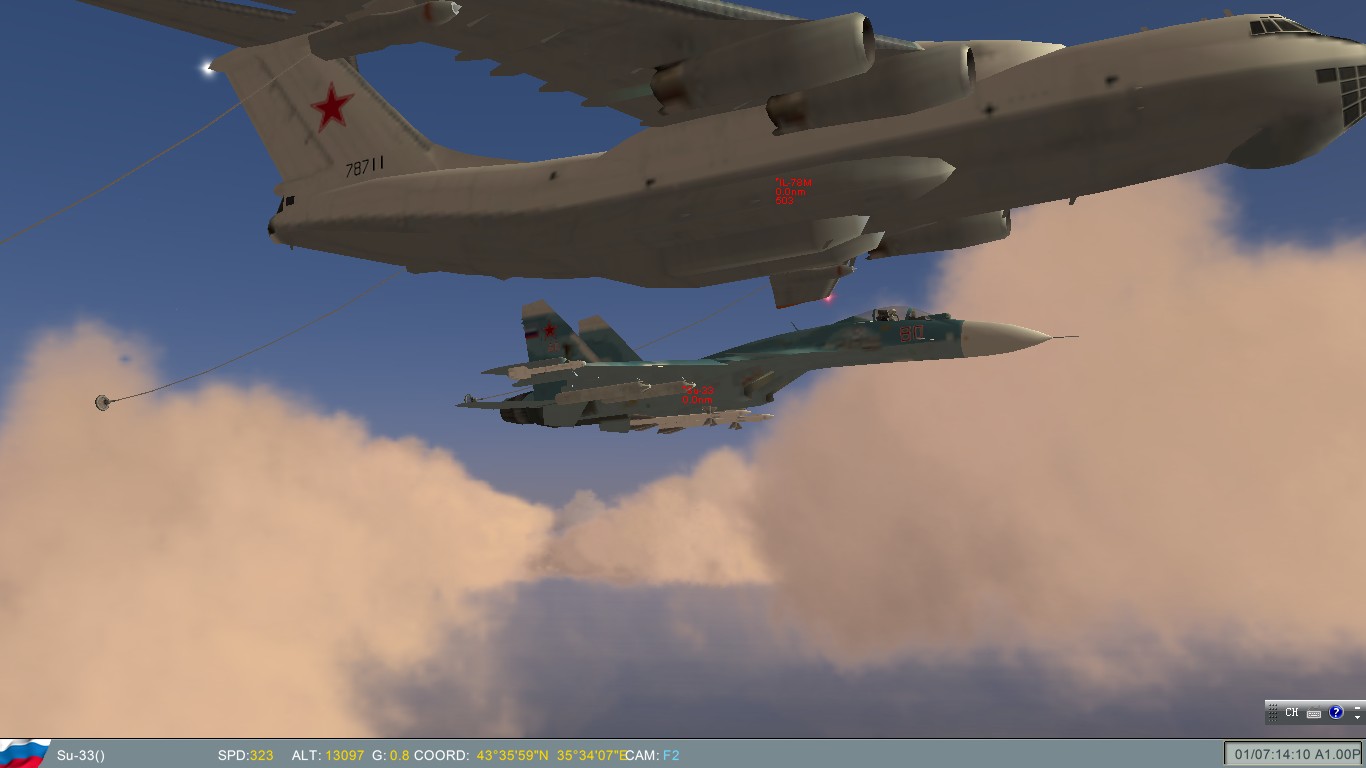Minimize the floating language bar
The width and height of the screenshot is (1366, 768).
pyautogui.click(x=1358, y=707)
